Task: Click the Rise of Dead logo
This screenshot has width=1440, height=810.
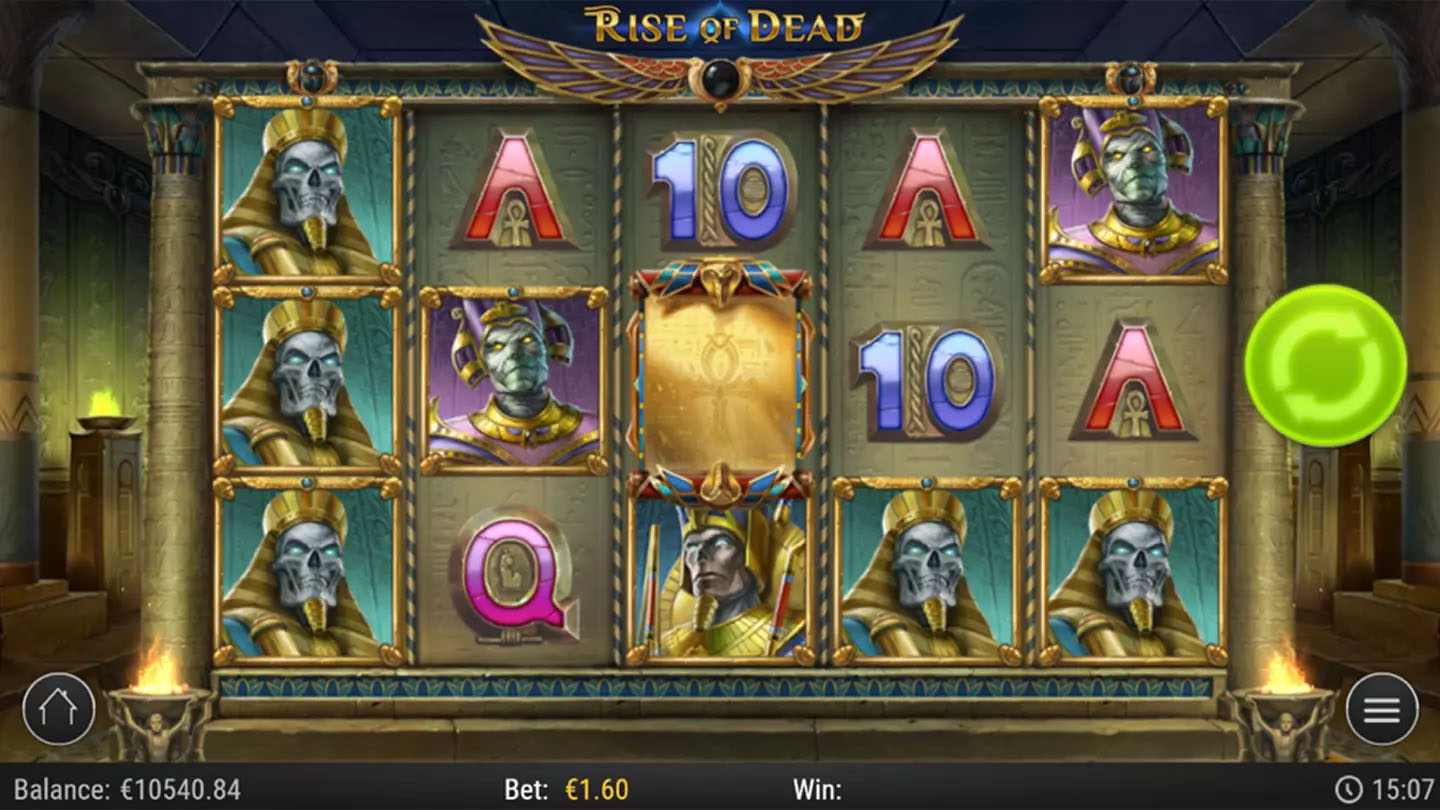Action: [x=720, y=28]
